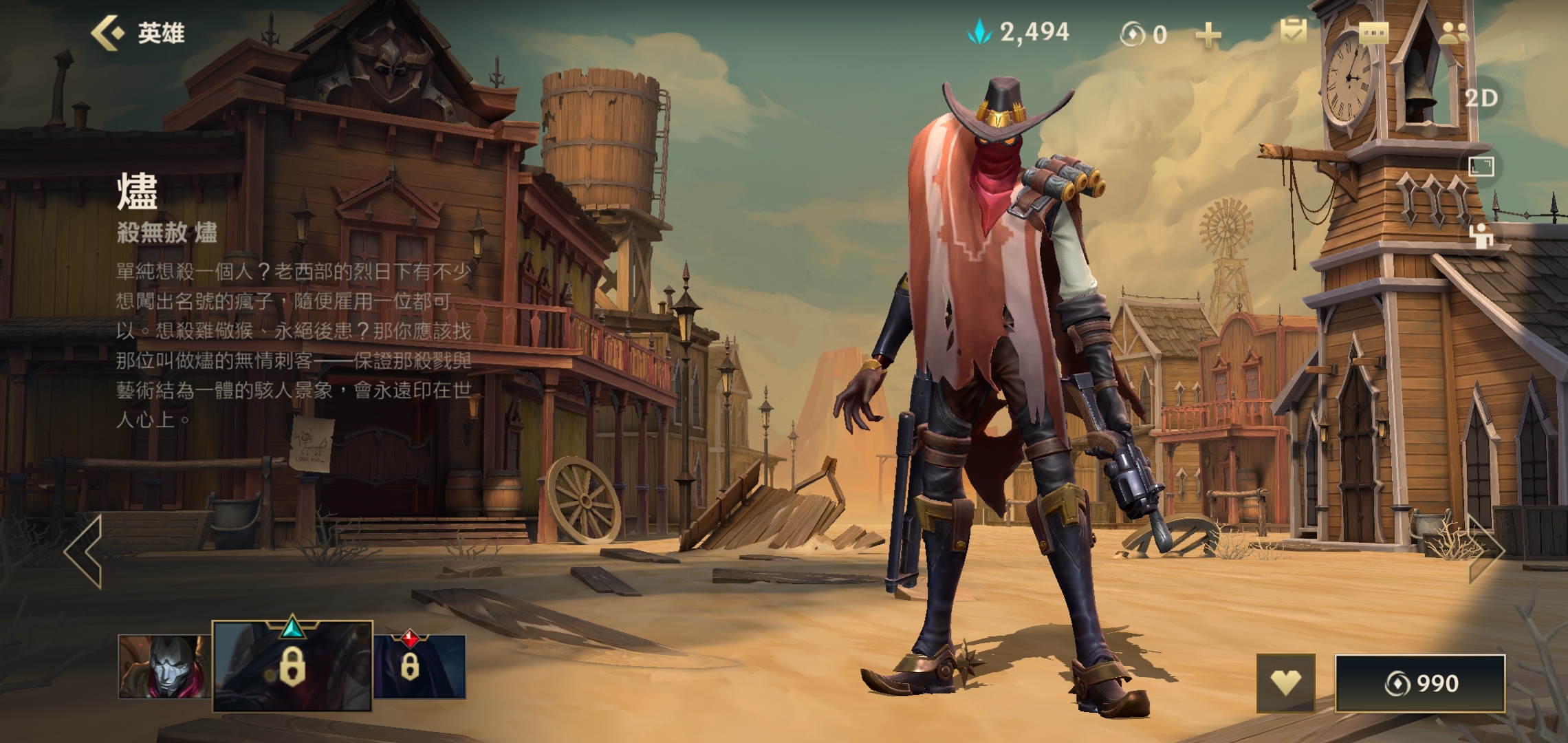The image size is (1568, 743).
Task: Open the missions clipboard icon
Action: point(1293,32)
